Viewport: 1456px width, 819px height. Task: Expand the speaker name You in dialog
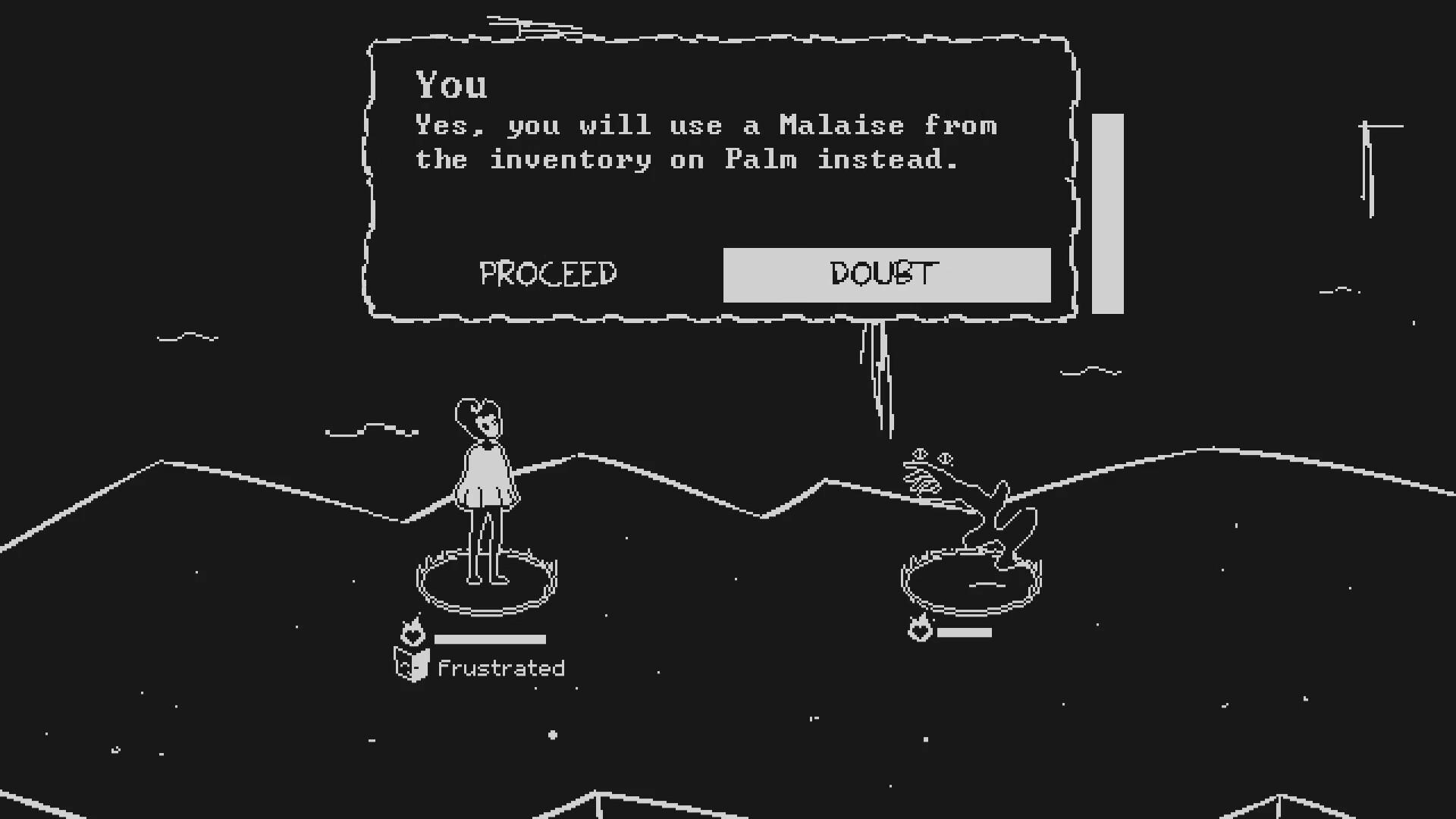pos(451,85)
